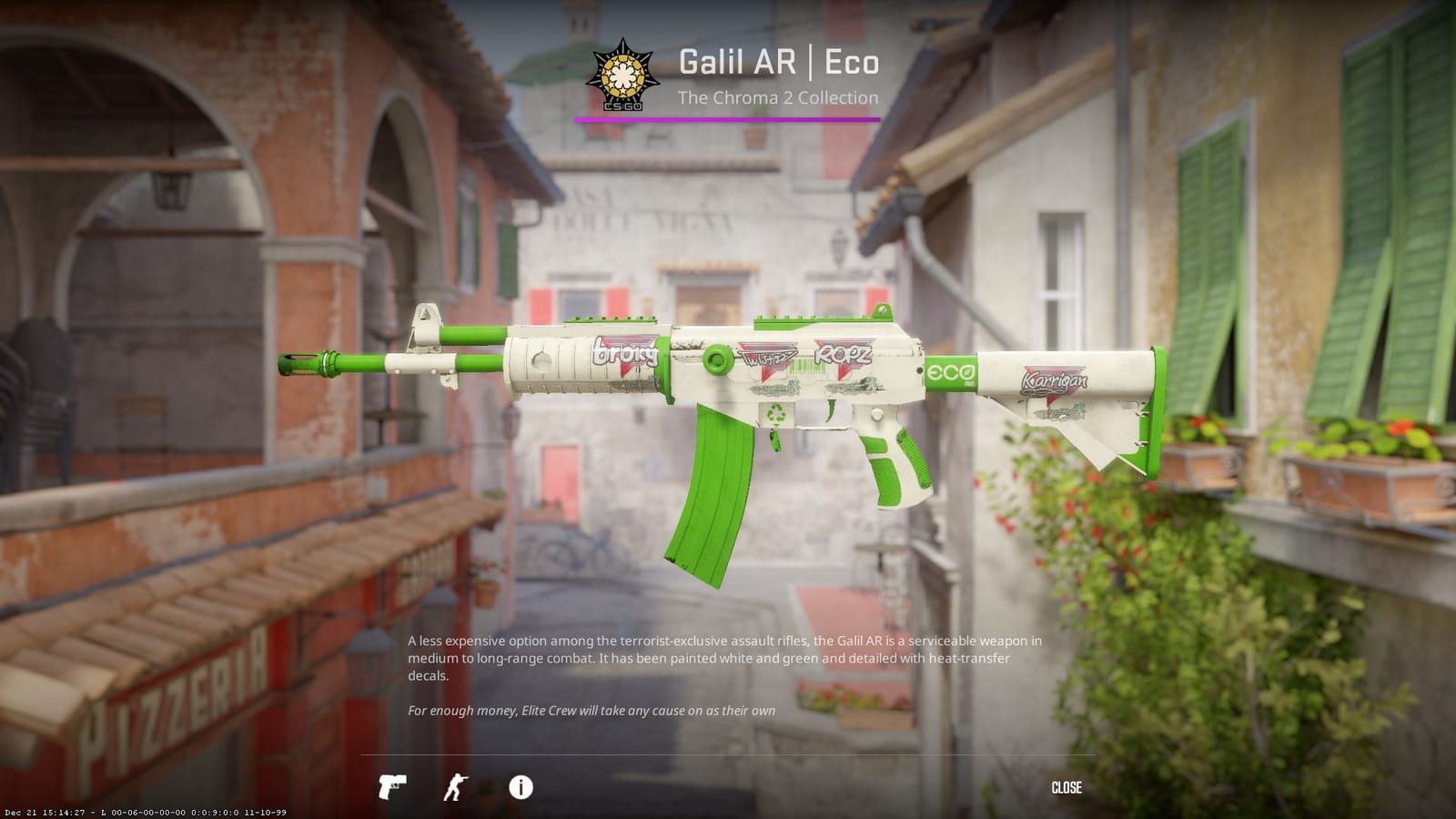
Task: Toggle the weapon details overlay
Action: point(520,788)
